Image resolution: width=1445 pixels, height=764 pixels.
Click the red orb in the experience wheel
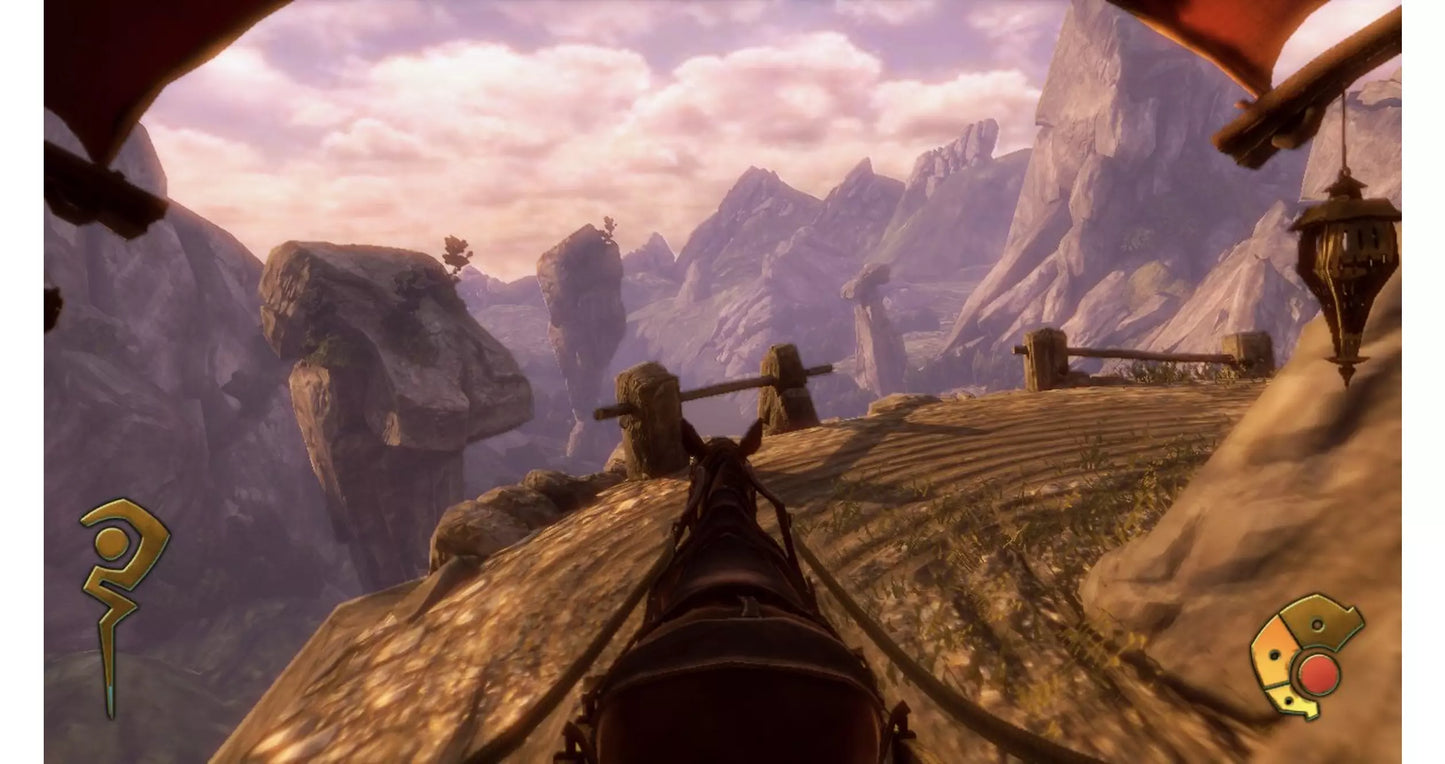coord(1318,672)
